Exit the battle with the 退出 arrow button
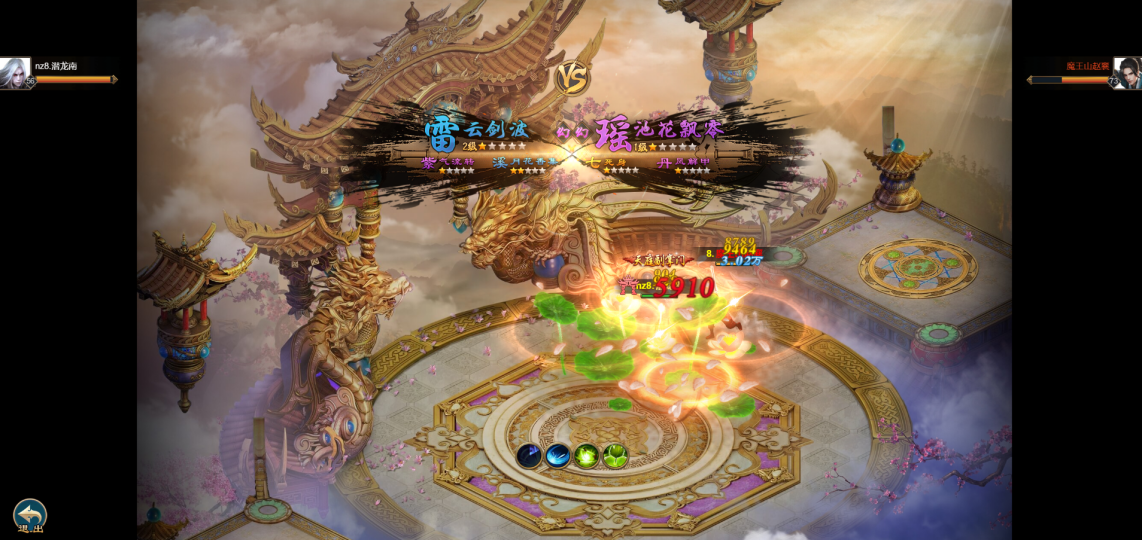1142x540 pixels. pos(29,515)
